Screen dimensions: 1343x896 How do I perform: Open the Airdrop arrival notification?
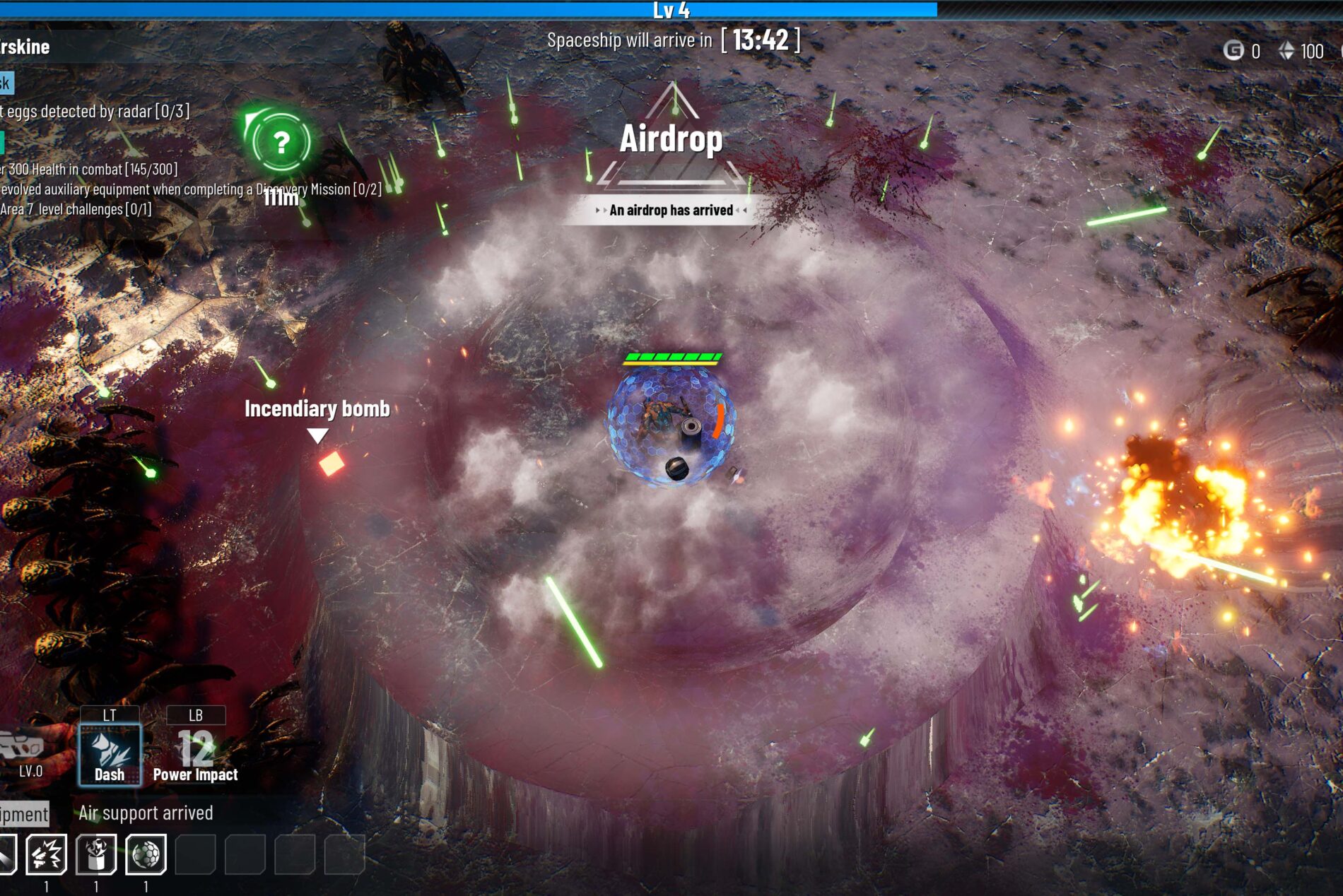(671, 210)
